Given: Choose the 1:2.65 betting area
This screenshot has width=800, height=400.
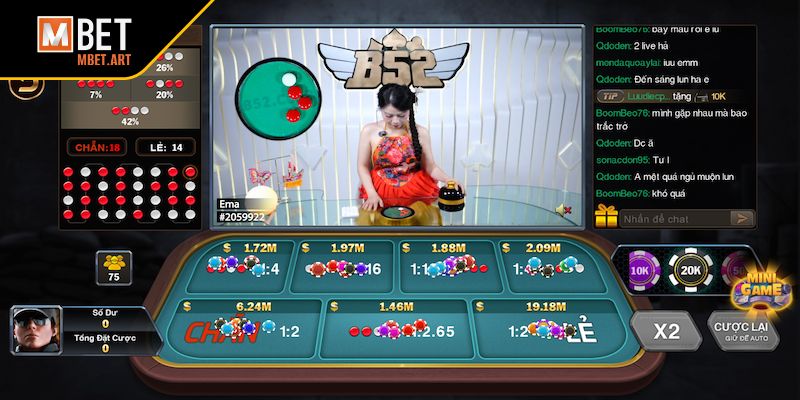Looking at the screenshot, I should pyautogui.click(x=396, y=325).
